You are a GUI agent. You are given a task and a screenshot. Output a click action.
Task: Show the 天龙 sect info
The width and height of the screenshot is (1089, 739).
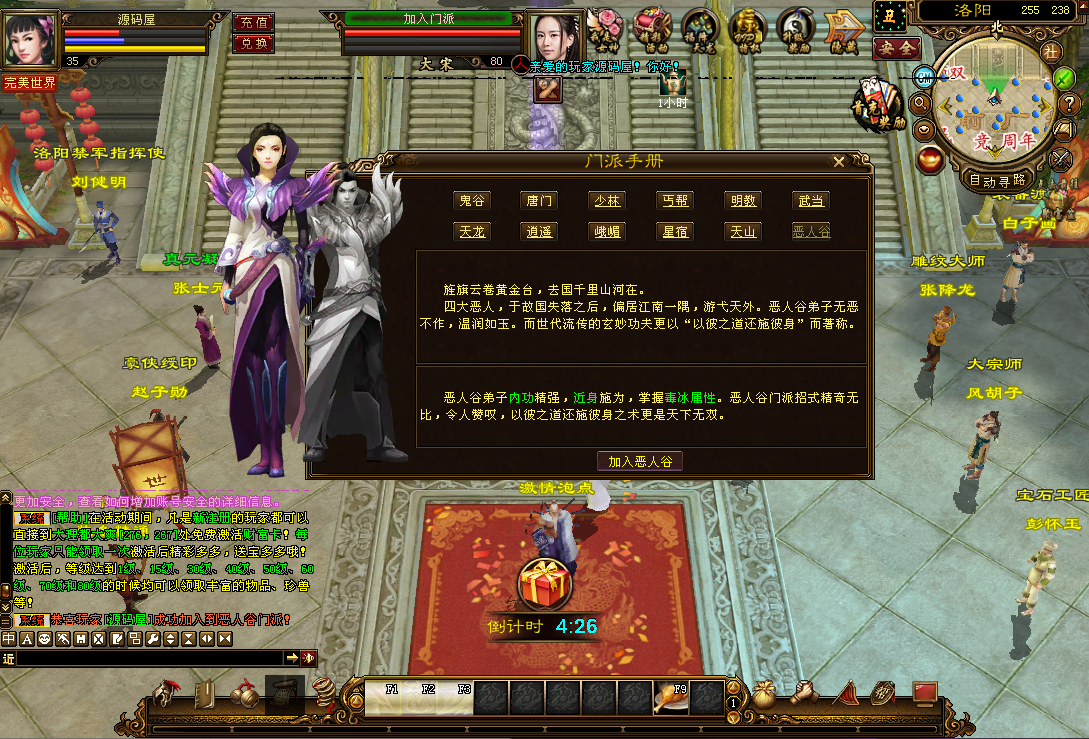point(471,231)
